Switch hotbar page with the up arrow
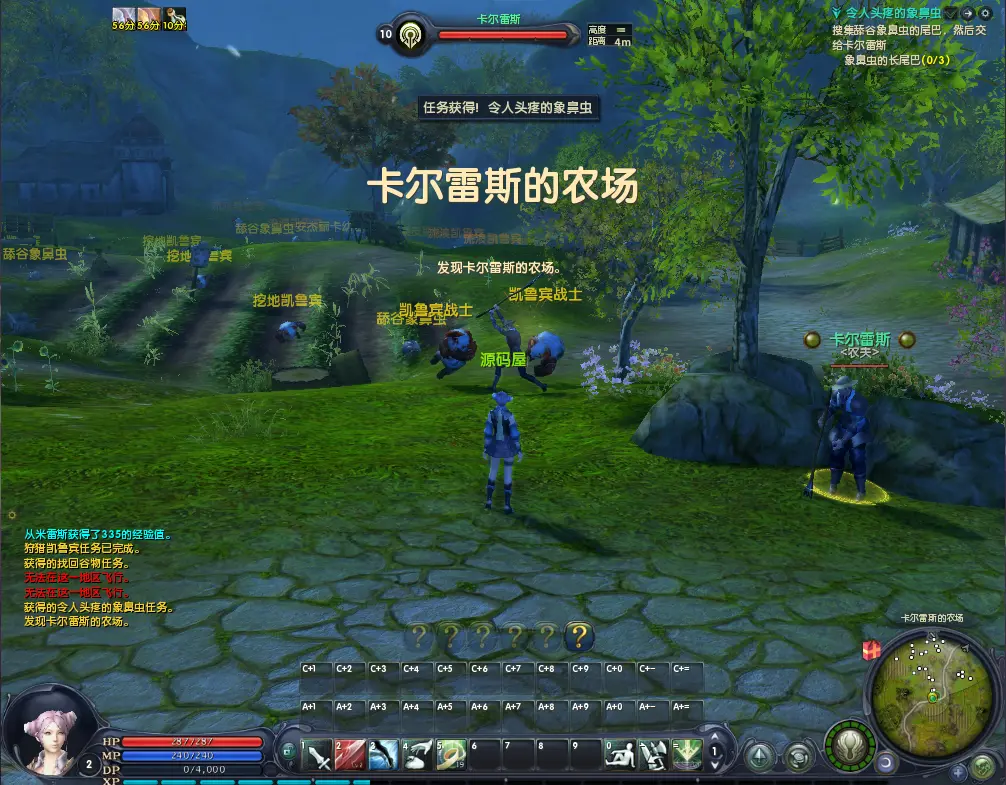 coord(715,740)
